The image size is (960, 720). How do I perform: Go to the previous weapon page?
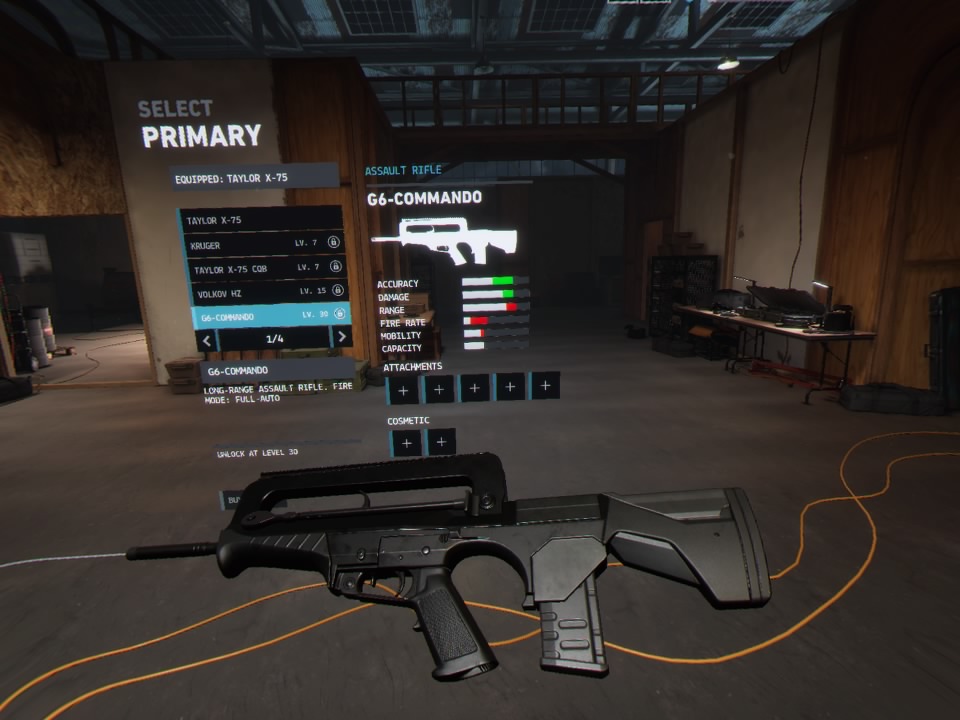(x=207, y=340)
